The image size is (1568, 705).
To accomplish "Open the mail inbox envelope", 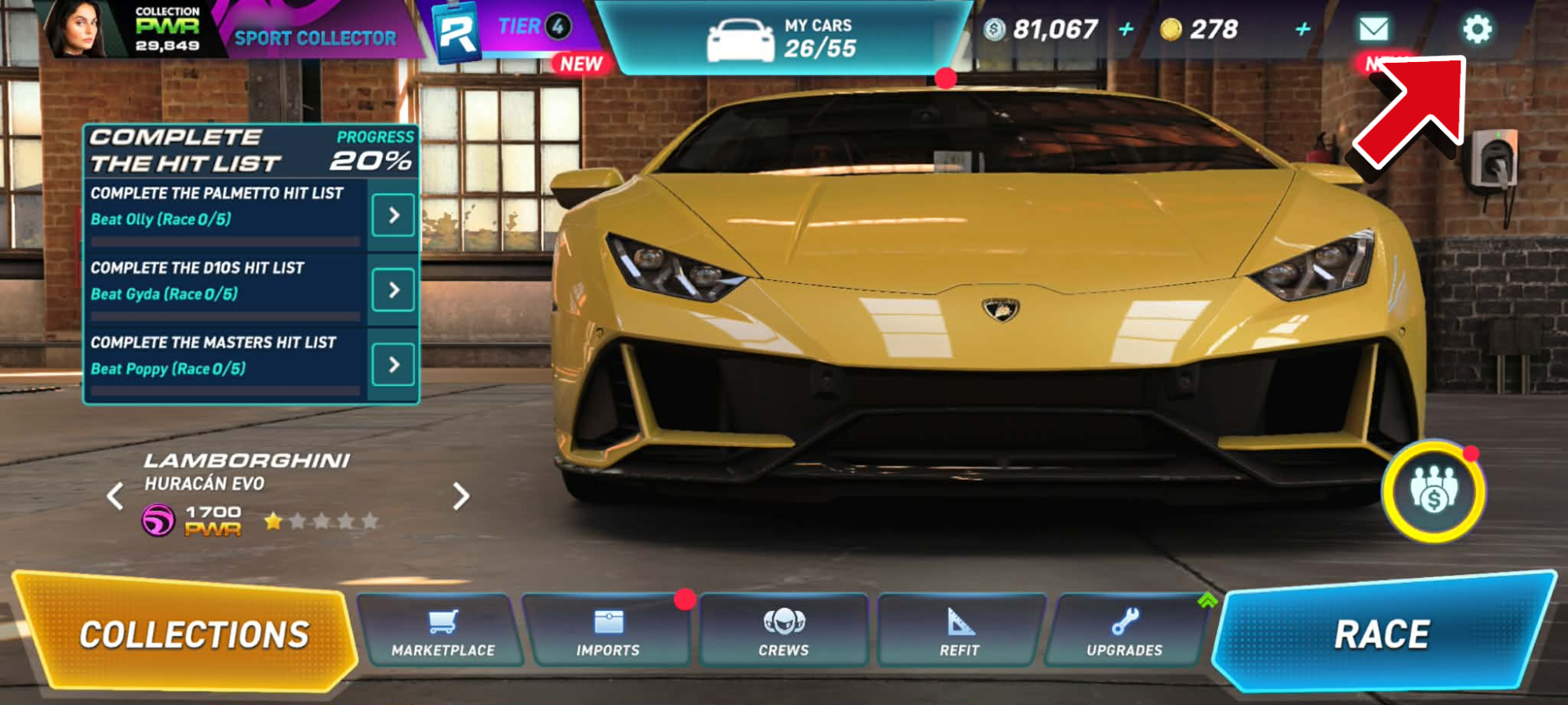I will click(x=1373, y=30).
